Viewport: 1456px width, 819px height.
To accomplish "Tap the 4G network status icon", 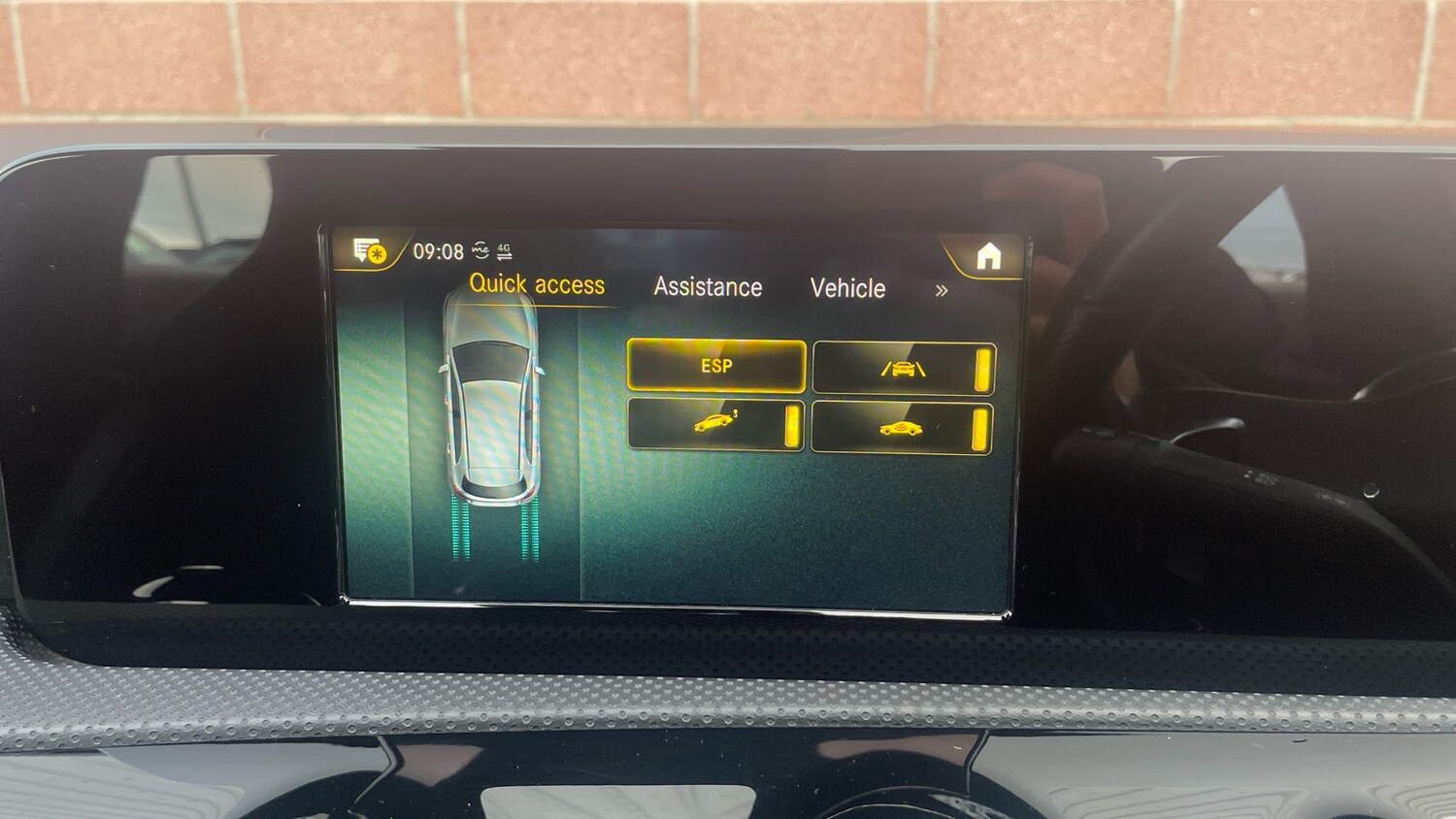I will click(504, 246).
